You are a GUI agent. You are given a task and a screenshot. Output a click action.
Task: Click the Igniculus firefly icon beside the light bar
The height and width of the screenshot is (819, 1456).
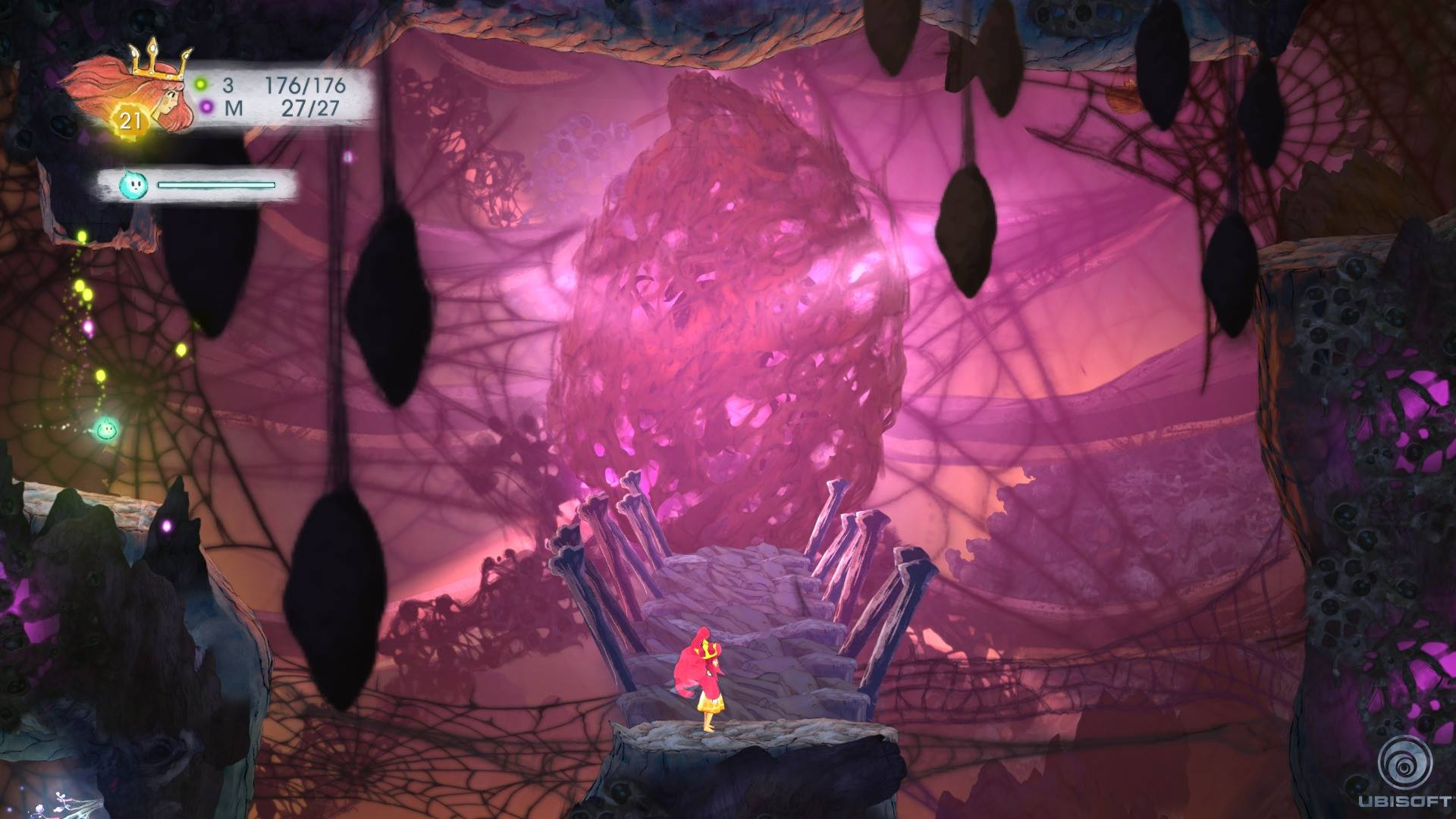pyautogui.click(x=133, y=184)
